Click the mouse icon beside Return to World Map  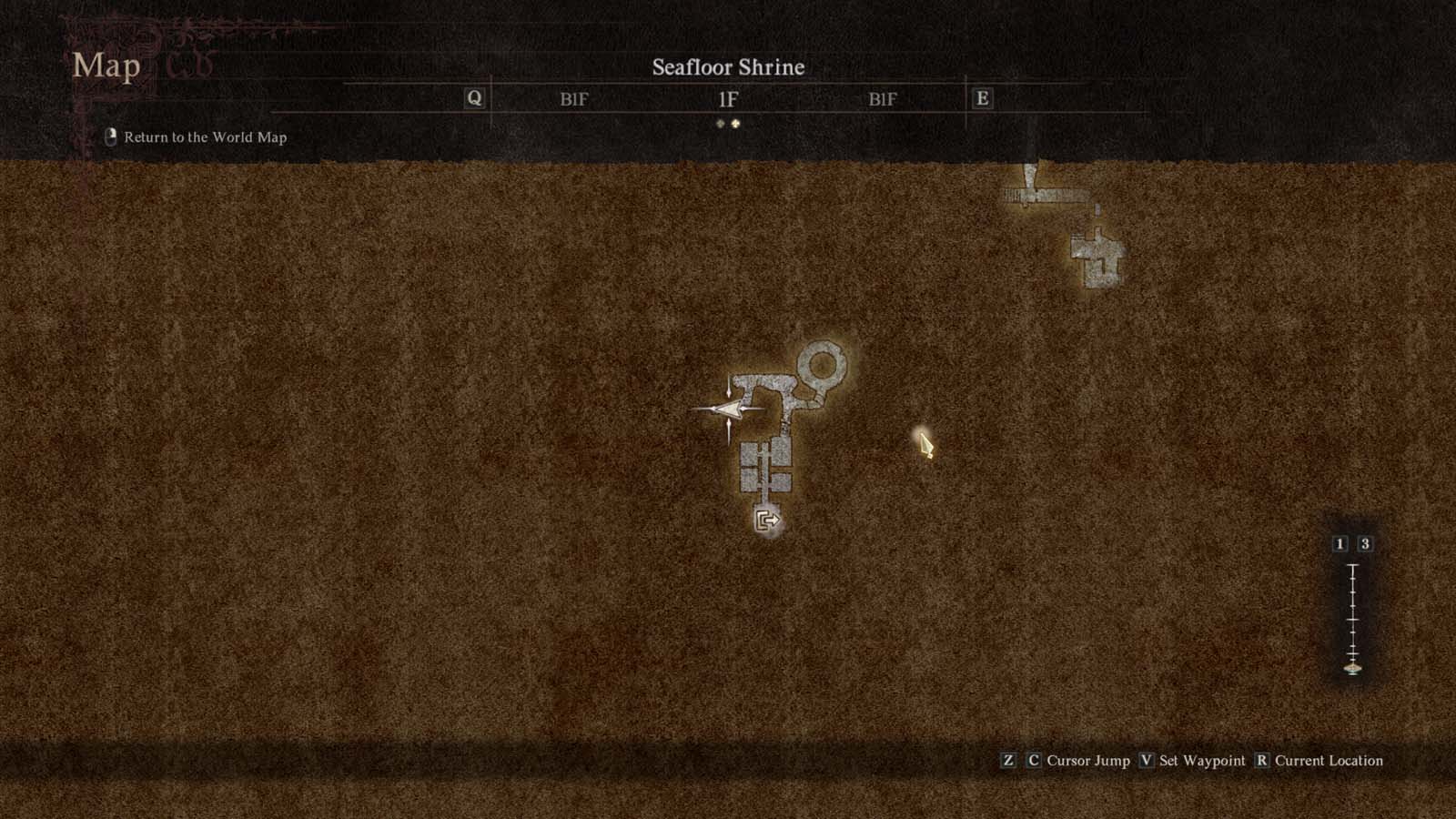tap(109, 136)
